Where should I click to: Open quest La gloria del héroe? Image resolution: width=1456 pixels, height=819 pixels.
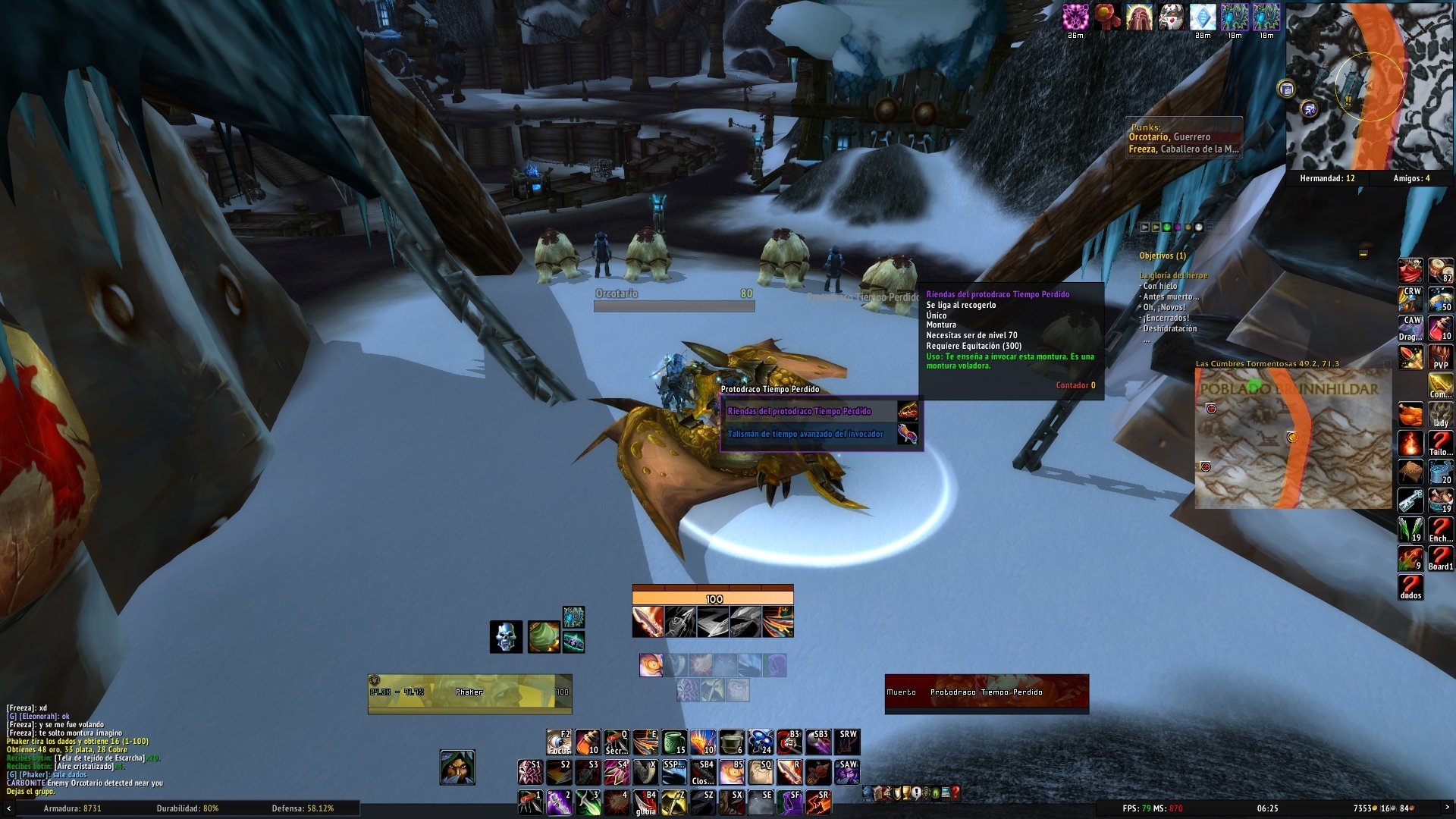pyautogui.click(x=1173, y=275)
